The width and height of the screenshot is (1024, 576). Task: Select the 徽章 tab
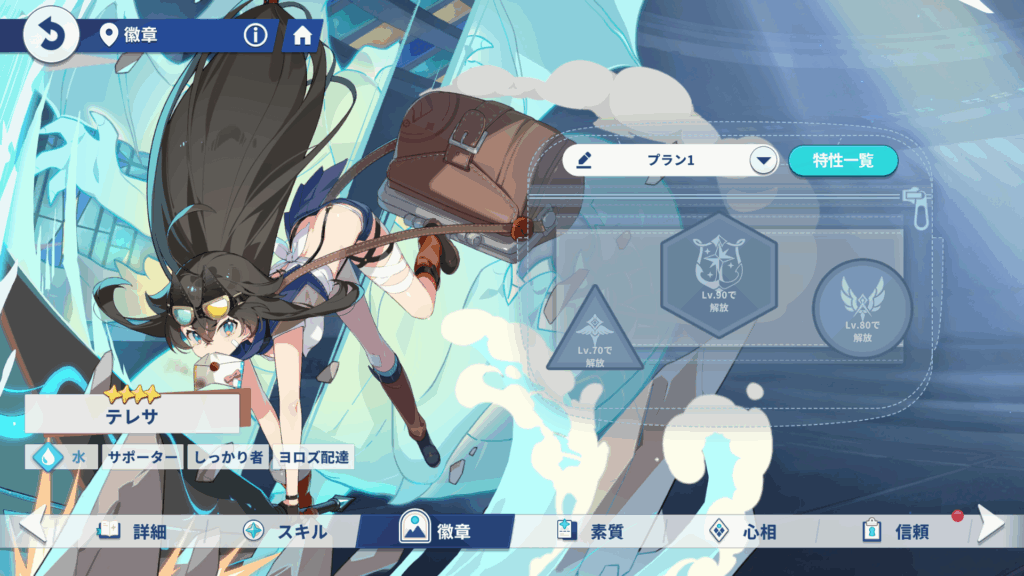coord(436,531)
